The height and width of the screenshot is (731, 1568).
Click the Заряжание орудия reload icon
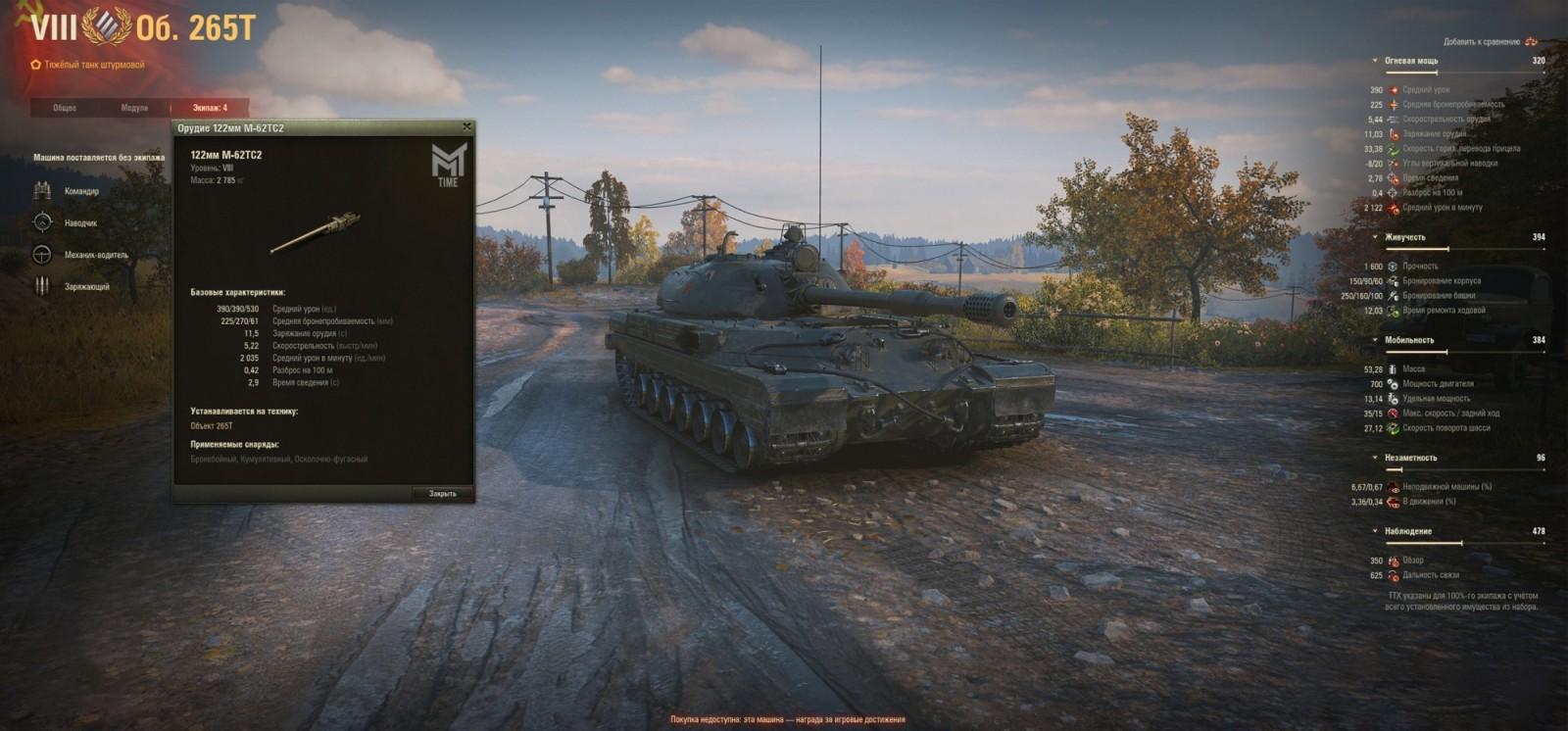tap(1394, 133)
